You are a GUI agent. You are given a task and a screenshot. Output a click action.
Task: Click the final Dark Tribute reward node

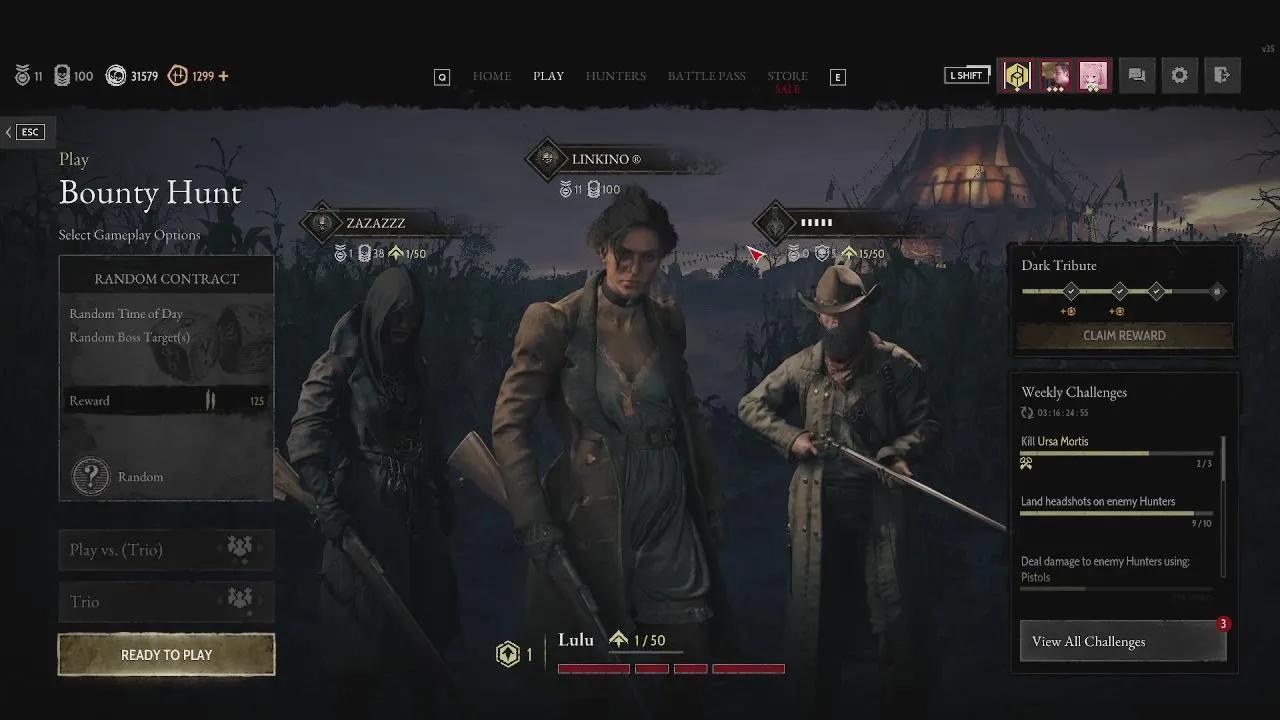pyautogui.click(x=1217, y=291)
